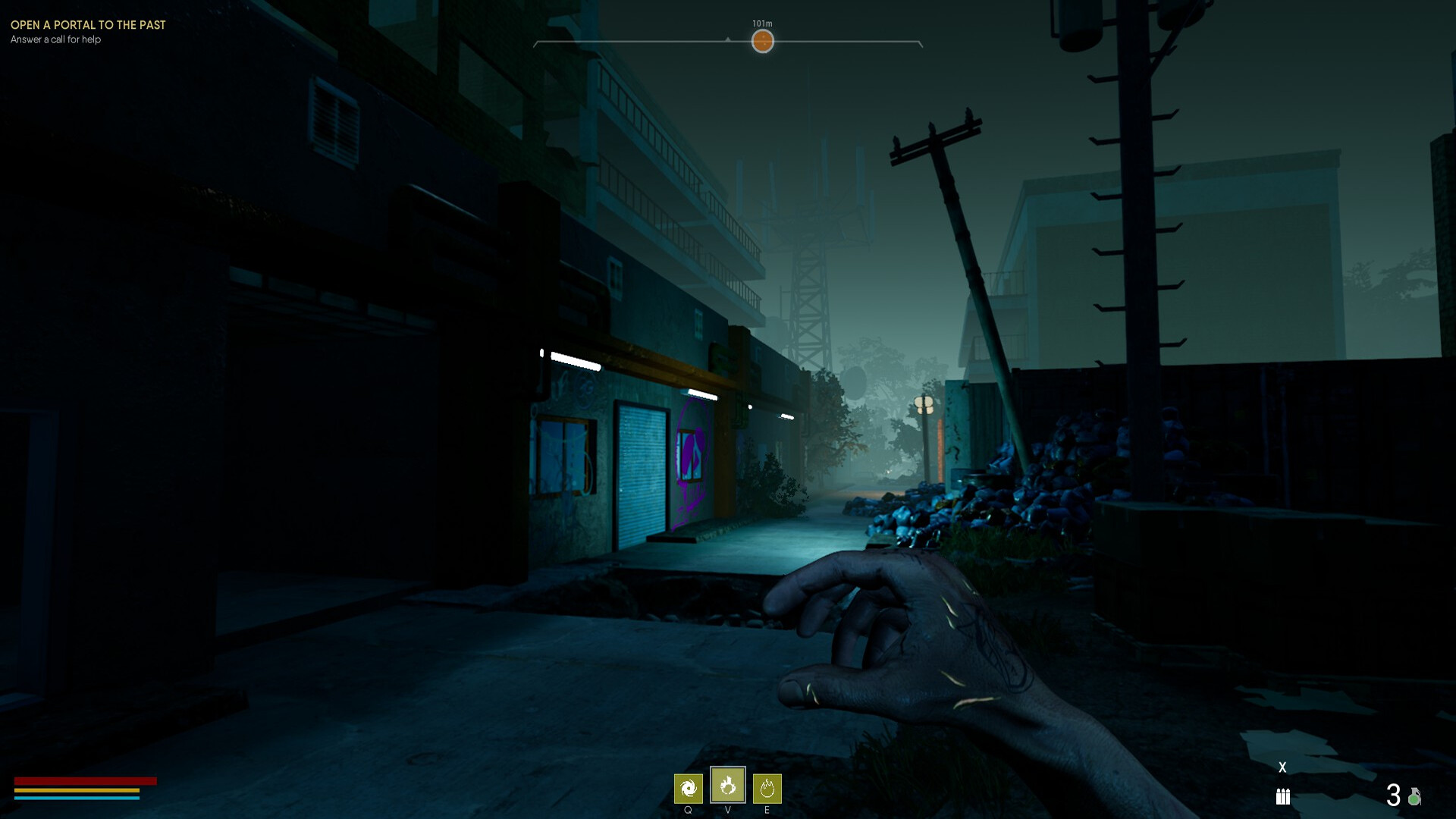Select the objective subtitle Answer a call for help
Screen dimensions: 1456x819
[55, 40]
